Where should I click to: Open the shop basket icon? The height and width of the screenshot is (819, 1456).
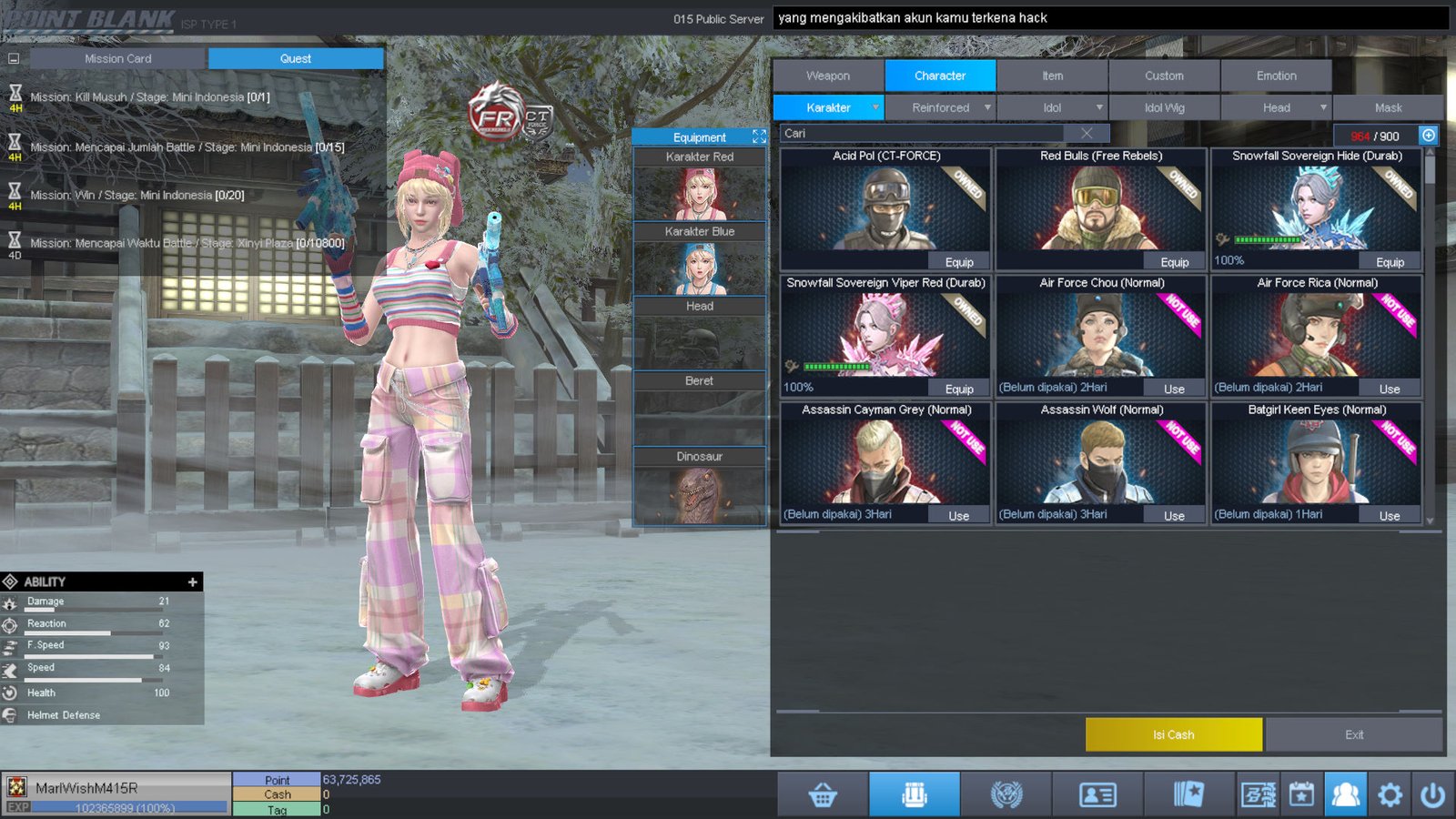823,795
